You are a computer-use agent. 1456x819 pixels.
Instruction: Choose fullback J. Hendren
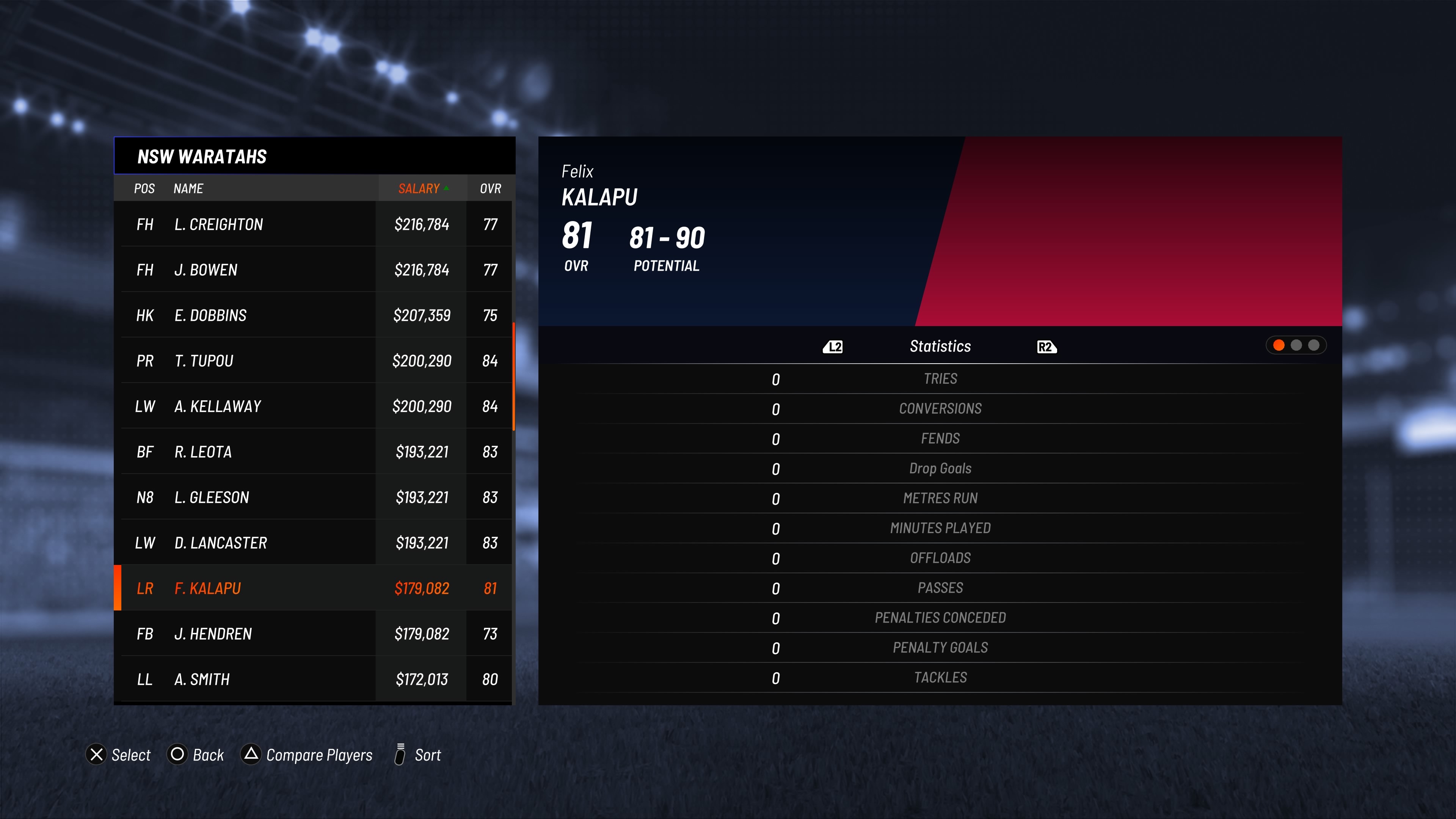pyautogui.click(x=314, y=634)
